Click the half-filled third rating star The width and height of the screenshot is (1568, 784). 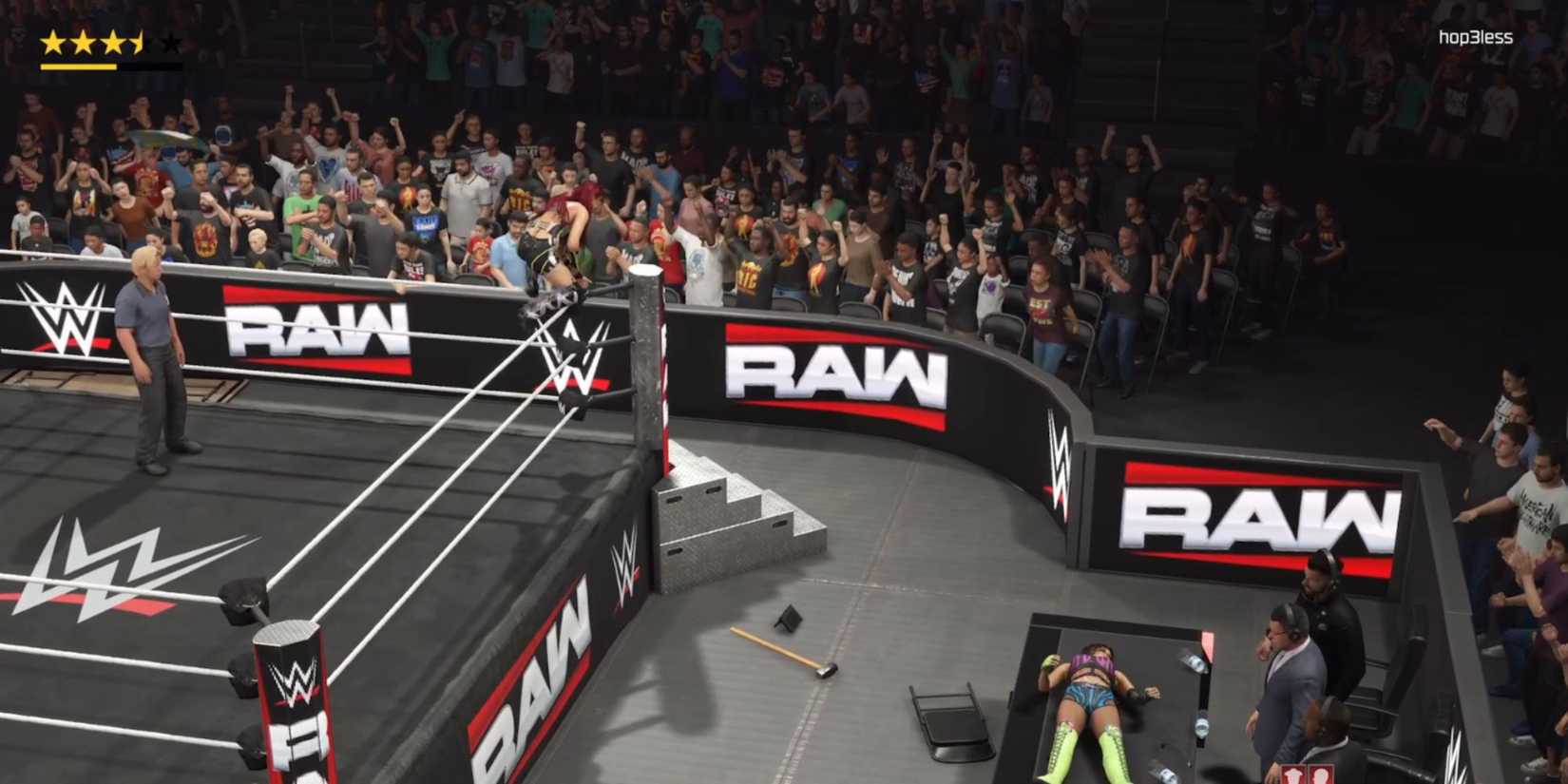point(114,41)
